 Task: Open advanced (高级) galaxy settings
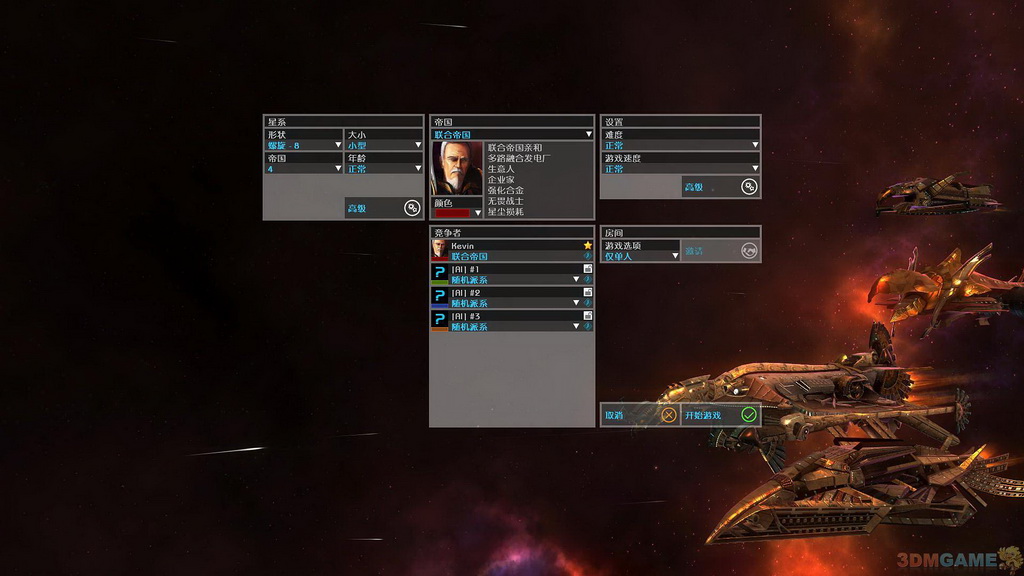point(383,208)
